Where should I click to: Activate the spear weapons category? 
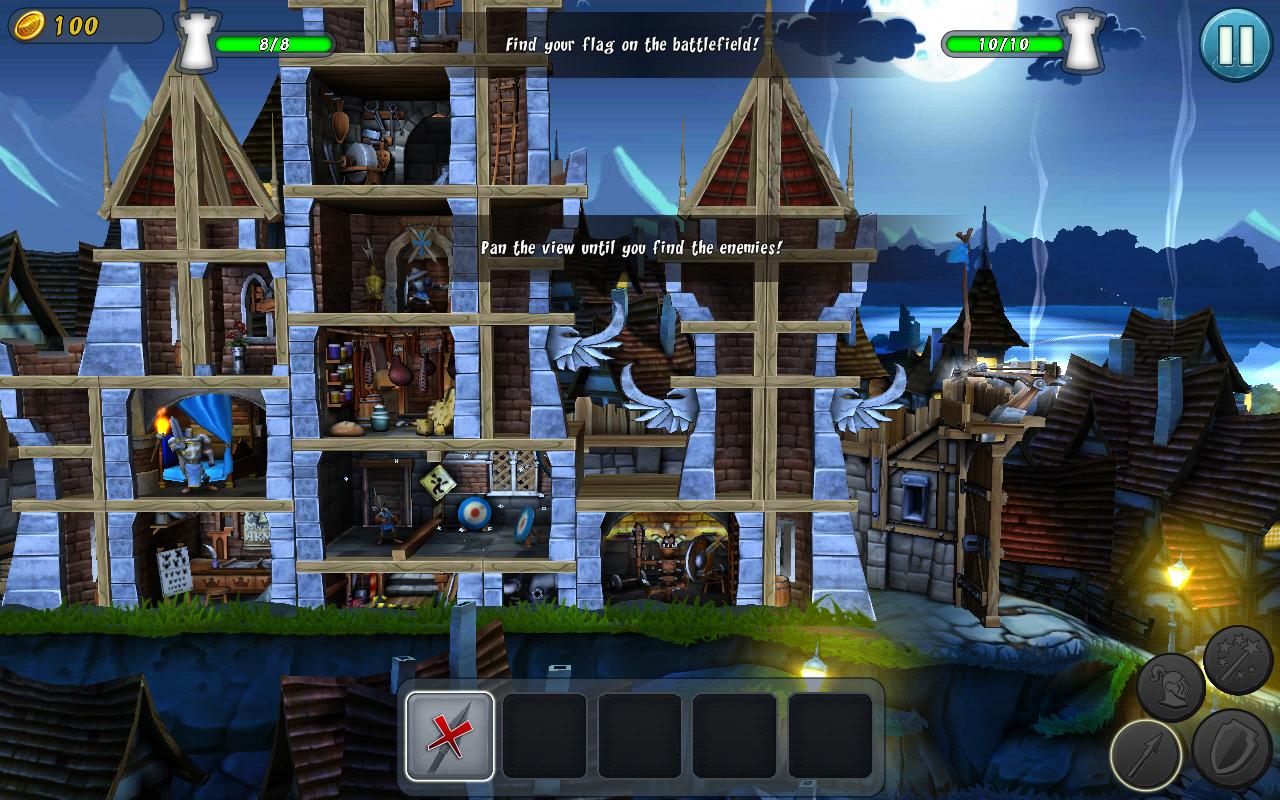1146,755
